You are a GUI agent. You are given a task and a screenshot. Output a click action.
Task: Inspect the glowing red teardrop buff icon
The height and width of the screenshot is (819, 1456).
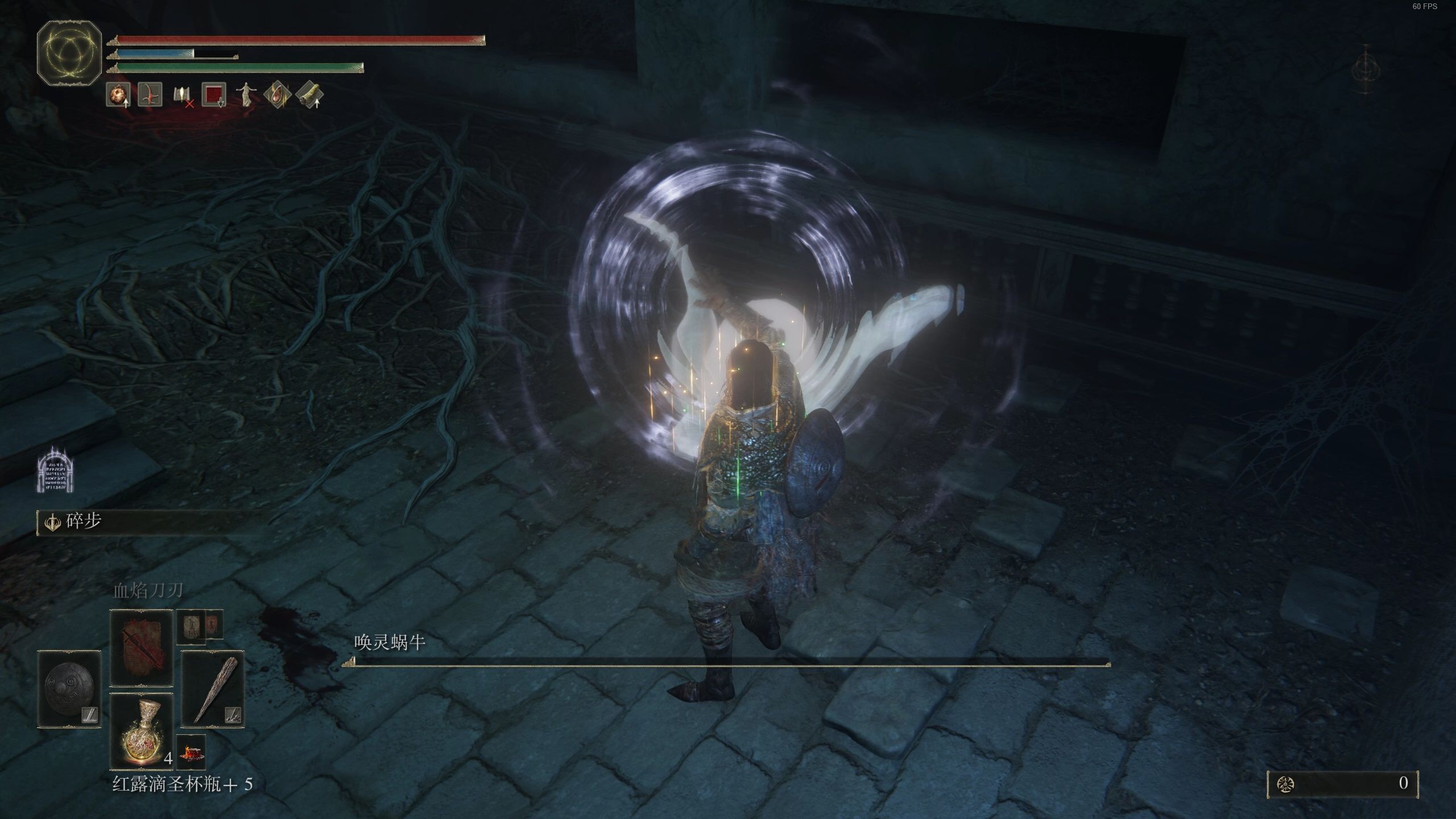[278, 94]
